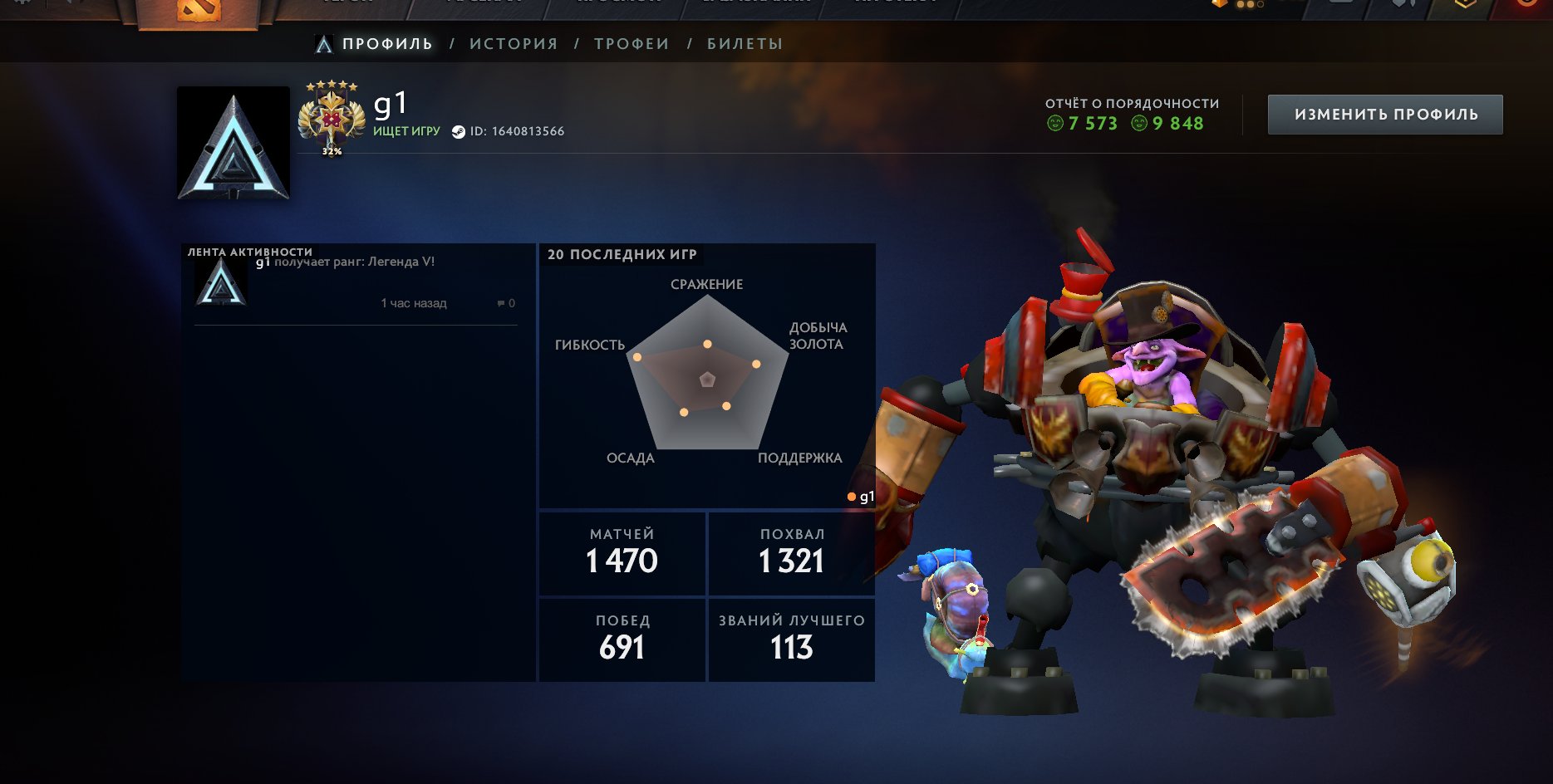Click the Отчёт о порядочности score
The height and width of the screenshot is (784, 1553).
pyautogui.click(x=1131, y=115)
